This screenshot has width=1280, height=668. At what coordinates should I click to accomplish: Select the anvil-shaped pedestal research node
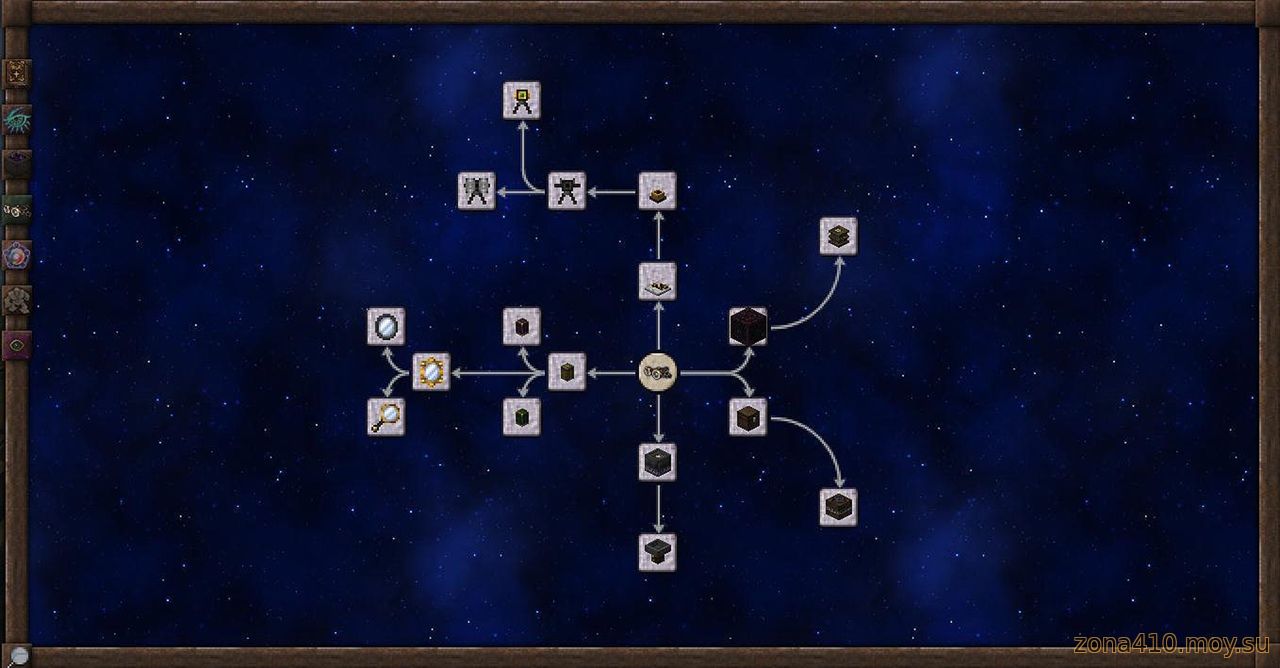(x=657, y=552)
